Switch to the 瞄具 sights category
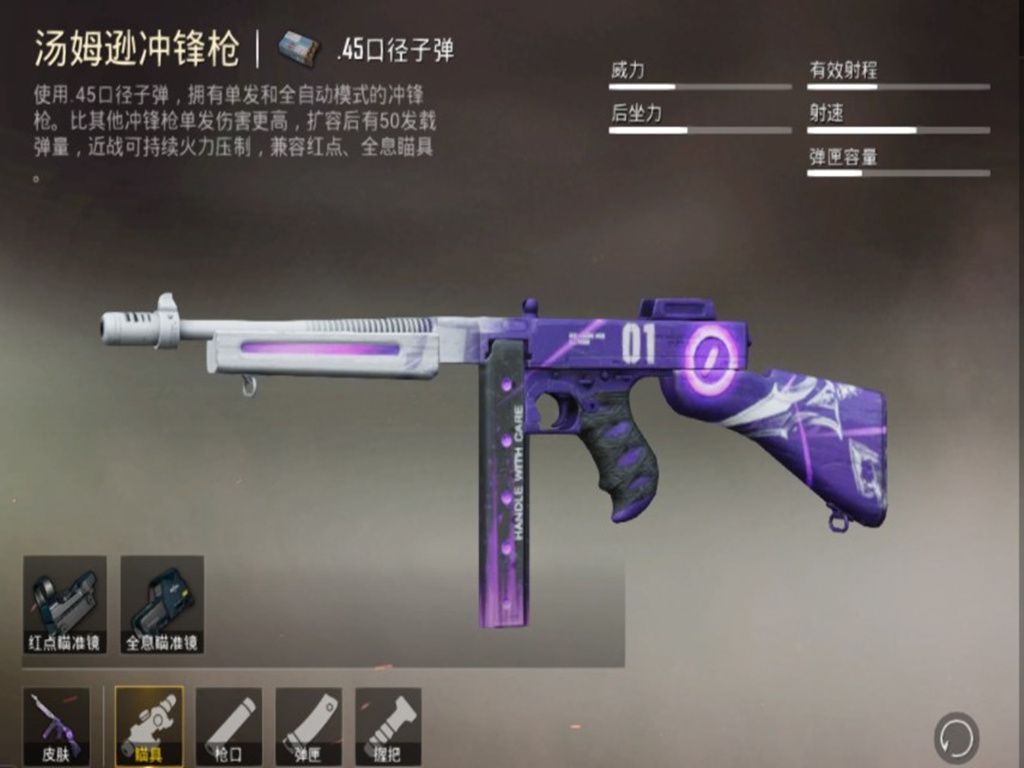1024x768 pixels. coord(148,725)
